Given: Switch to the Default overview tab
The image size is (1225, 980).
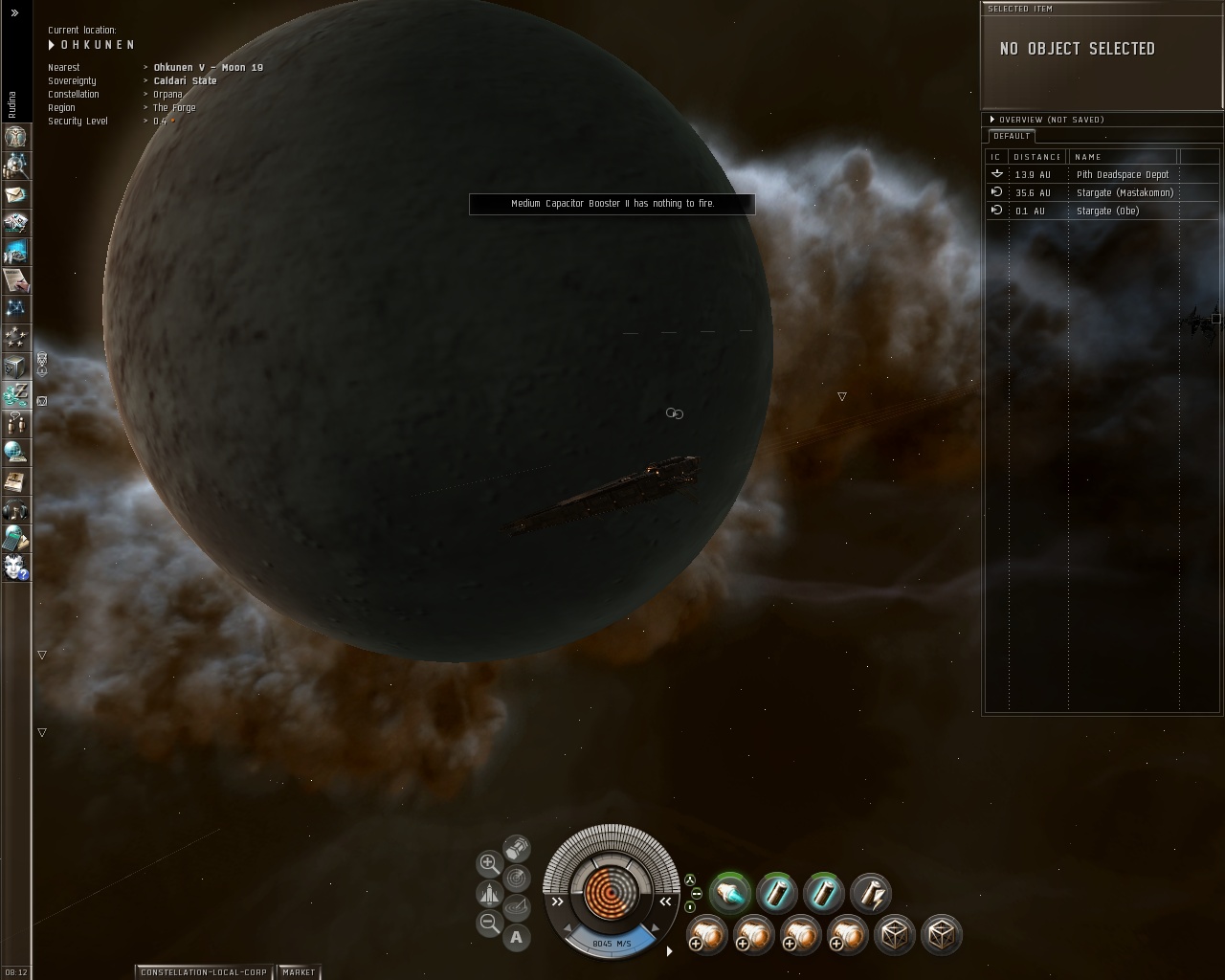Looking at the screenshot, I should [x=1012, y=136].
